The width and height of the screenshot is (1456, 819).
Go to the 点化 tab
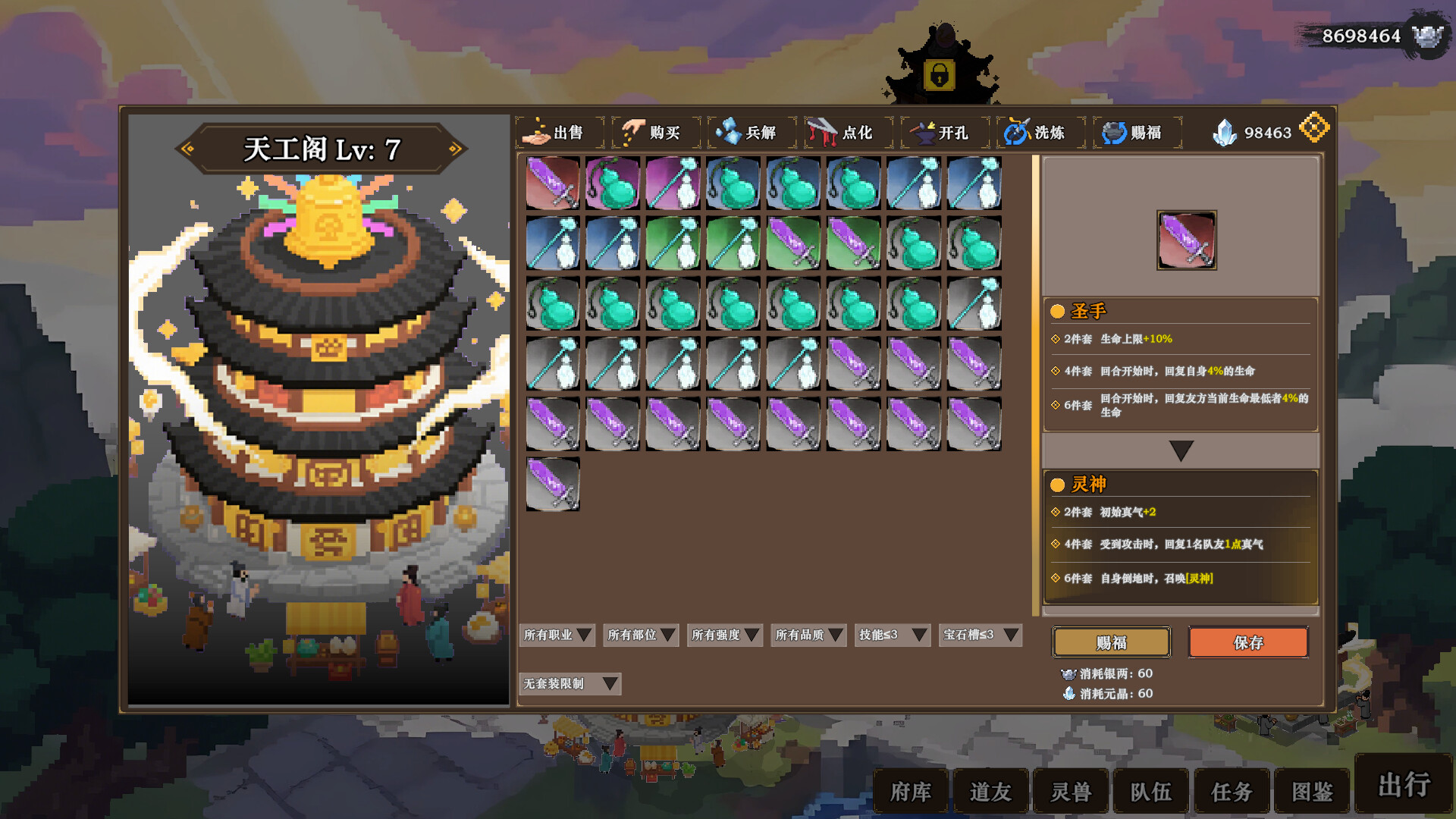(848, 133)
